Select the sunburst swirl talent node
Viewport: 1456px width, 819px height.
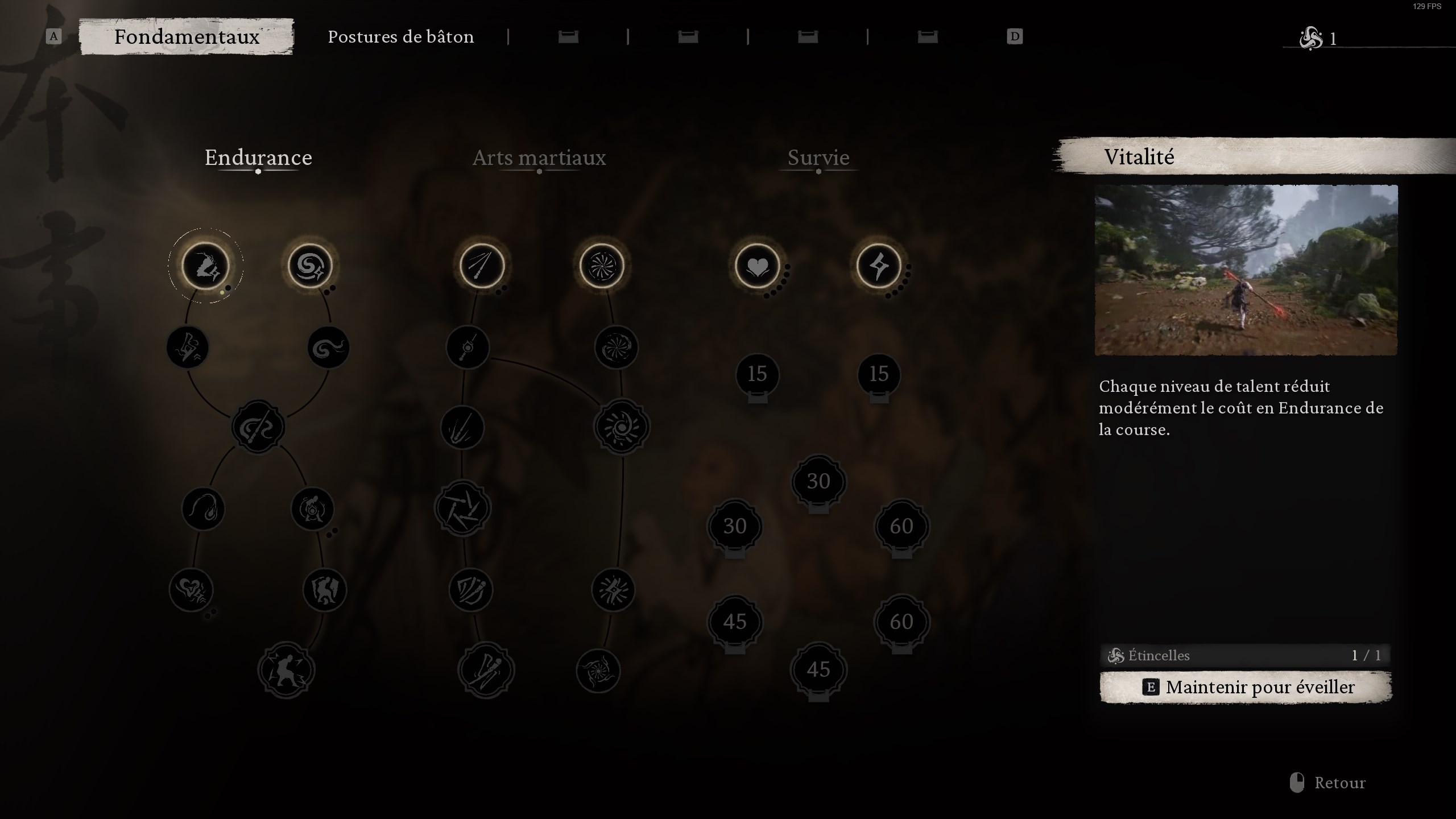[x=621, y=427]
